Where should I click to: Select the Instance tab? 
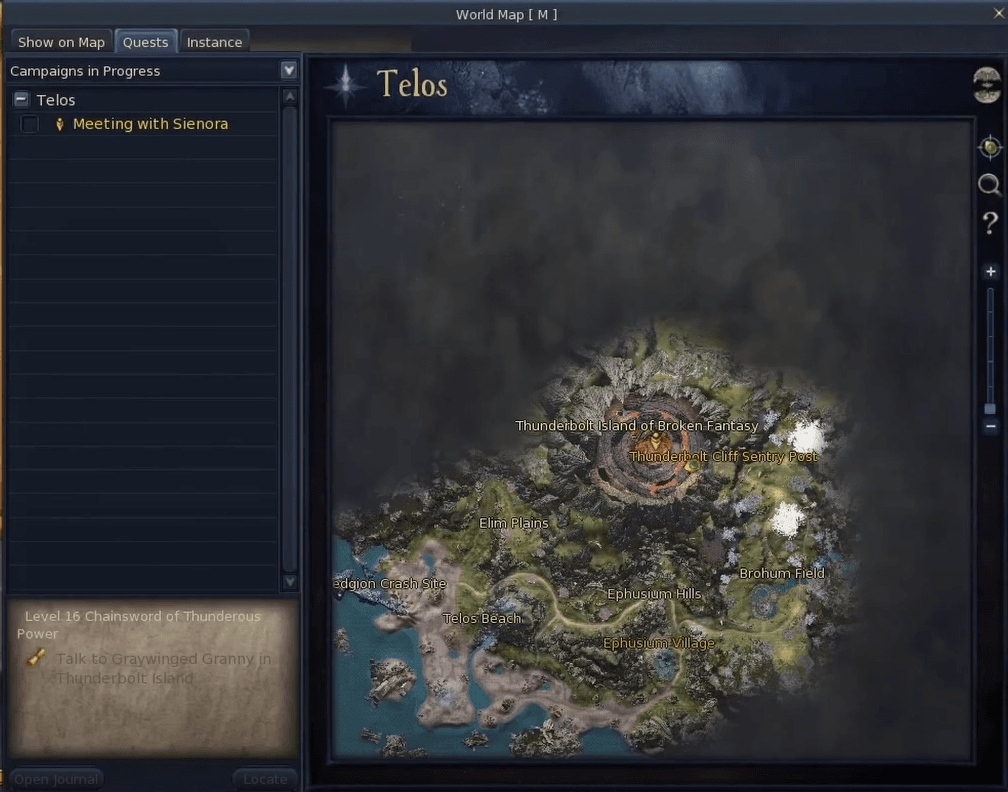214,42
